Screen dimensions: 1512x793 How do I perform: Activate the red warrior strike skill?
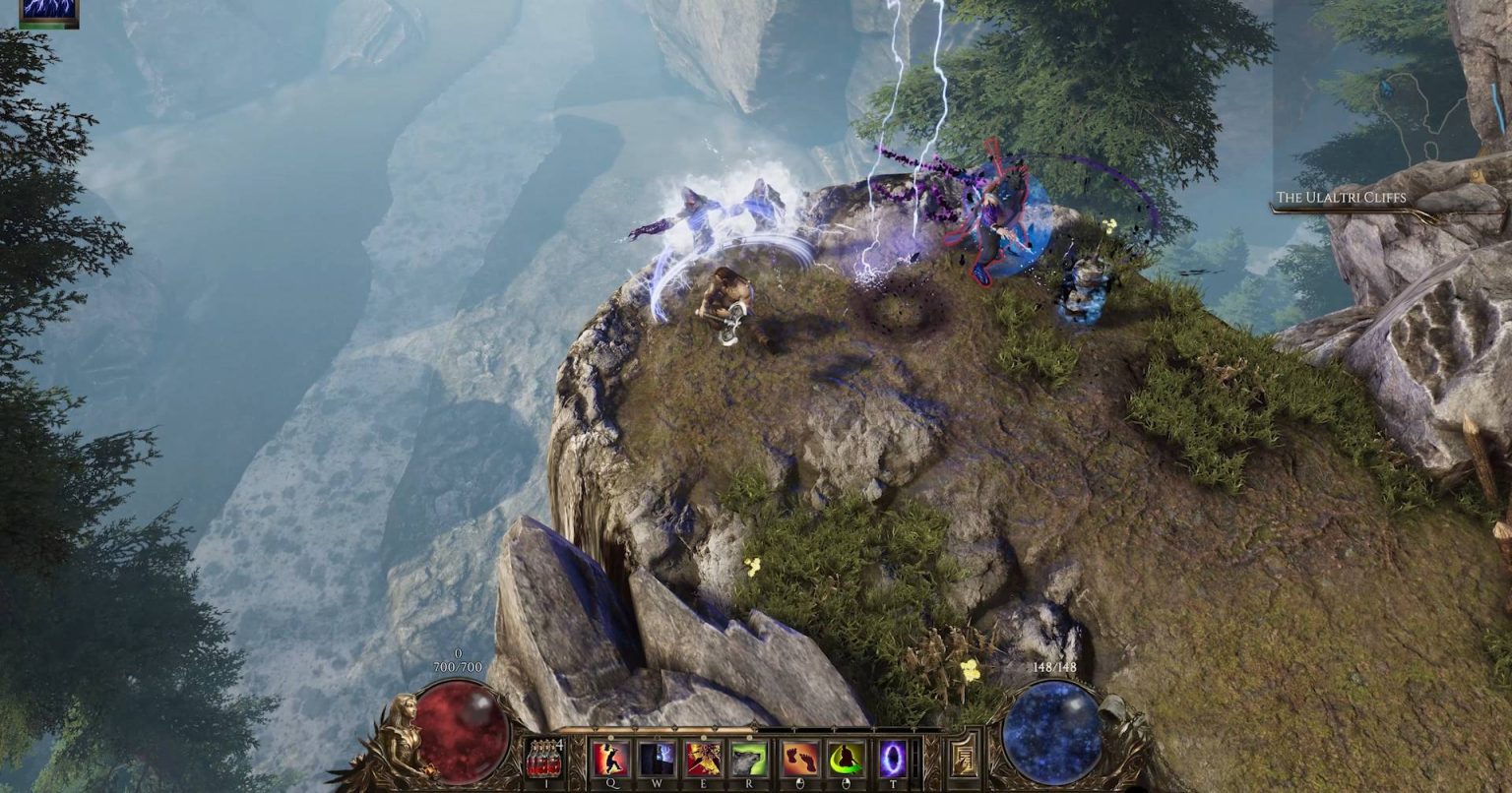[x=610, y=760]
